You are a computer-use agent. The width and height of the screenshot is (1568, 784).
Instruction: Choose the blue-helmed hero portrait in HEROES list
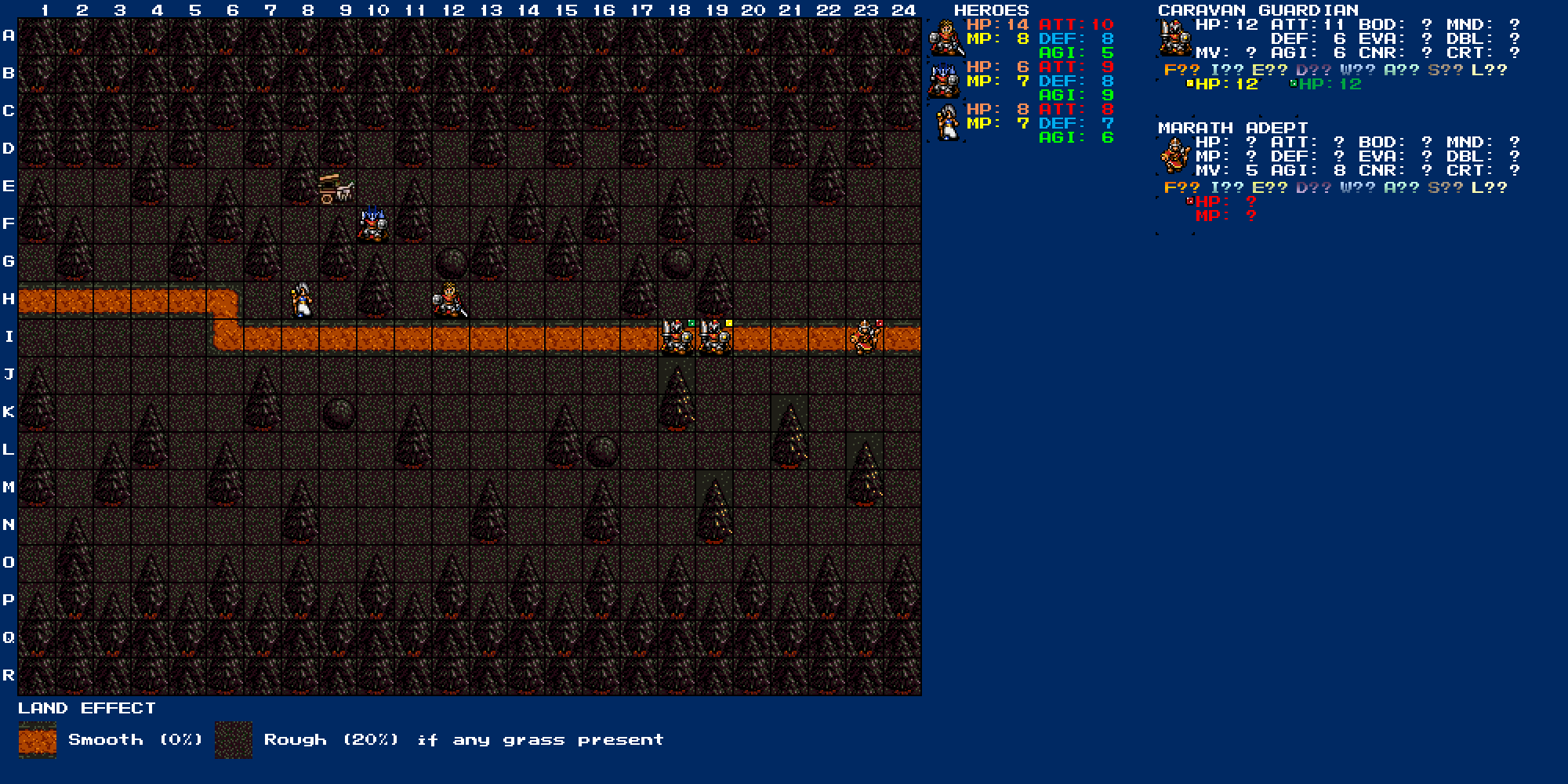tap(945, 81)
